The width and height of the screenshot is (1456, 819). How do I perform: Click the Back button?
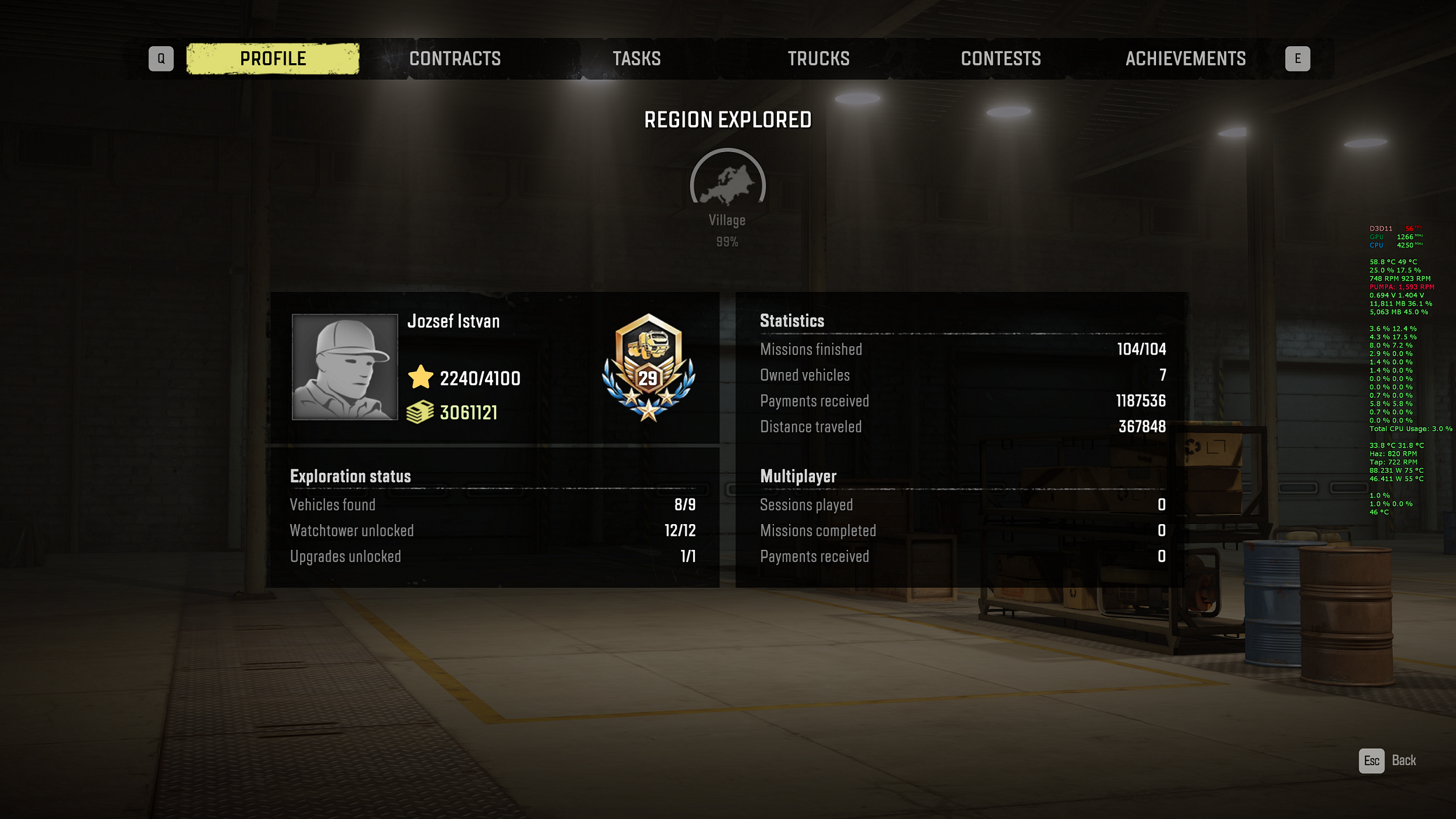[x=1389, y=760]
